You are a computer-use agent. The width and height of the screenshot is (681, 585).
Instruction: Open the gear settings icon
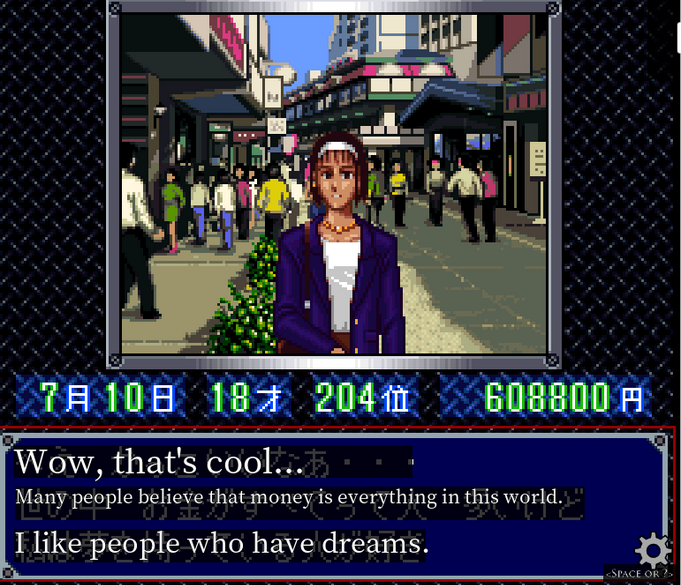(653, 549)
